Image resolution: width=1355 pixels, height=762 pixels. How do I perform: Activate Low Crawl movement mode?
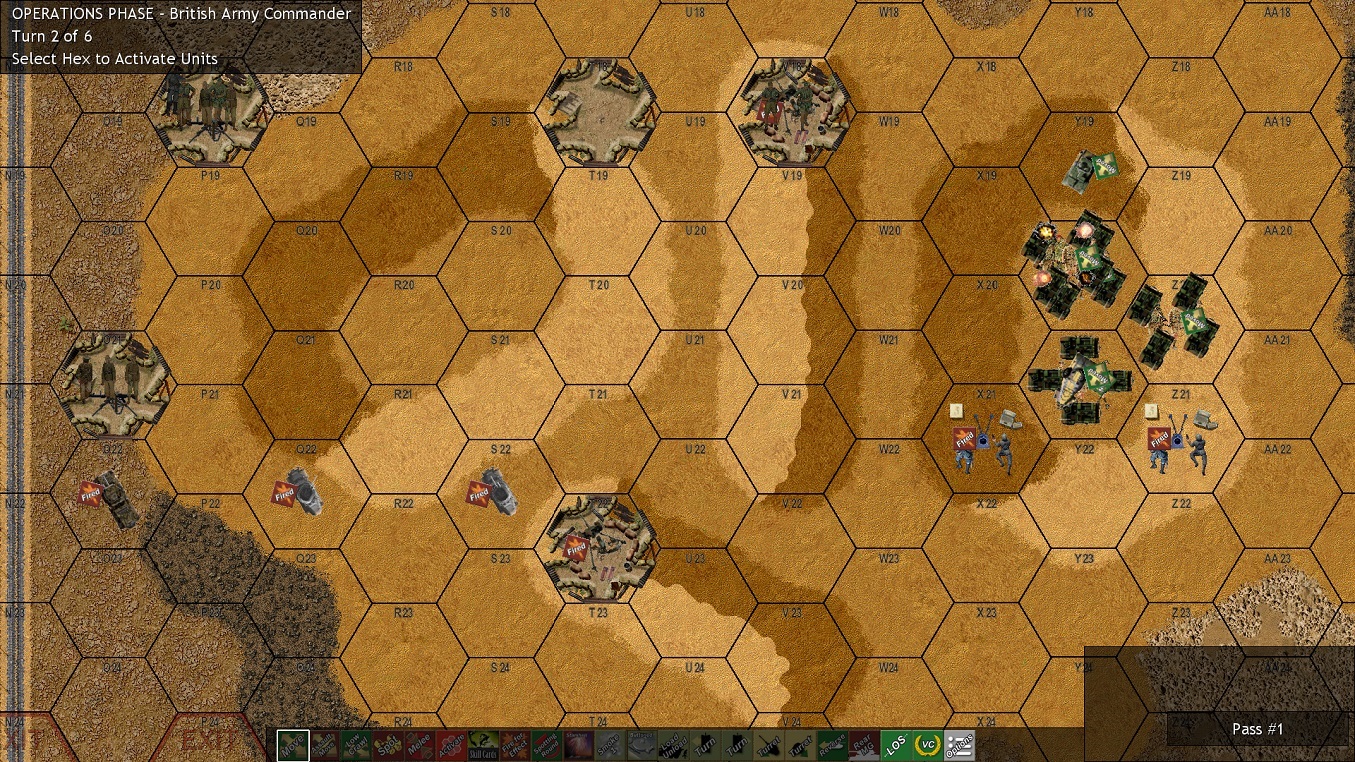(x=356, y=746)
